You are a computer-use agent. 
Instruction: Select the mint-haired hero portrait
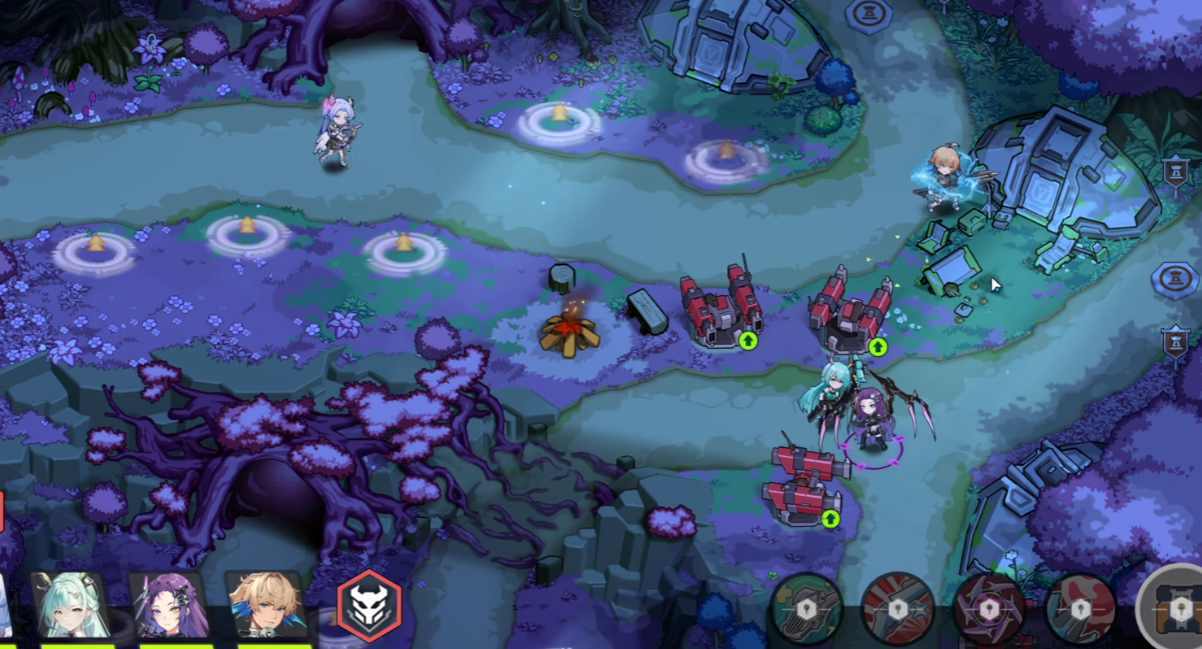(69, 605)
